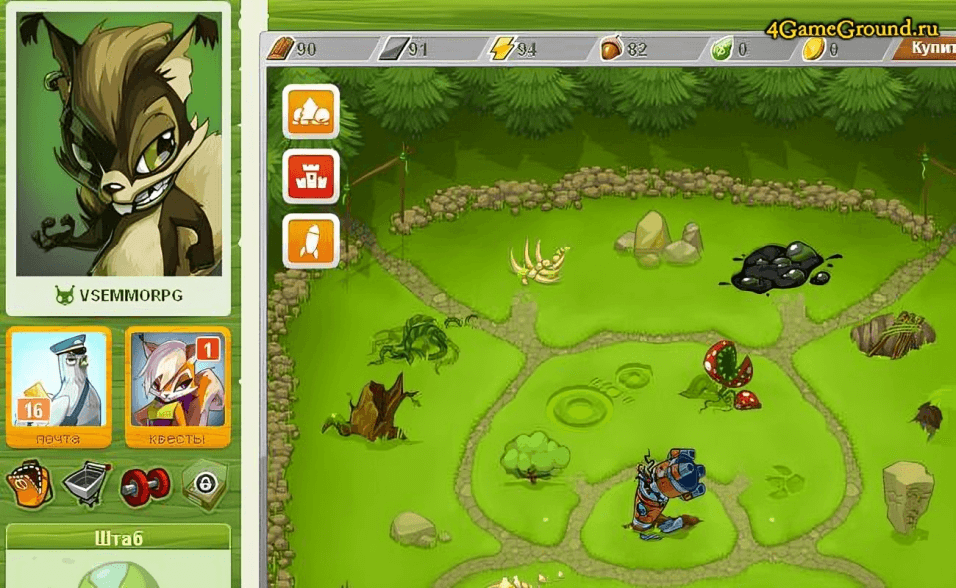This screenshot has height=588, width=956.
Task: Click the orange rocket button
Action: 311,241
